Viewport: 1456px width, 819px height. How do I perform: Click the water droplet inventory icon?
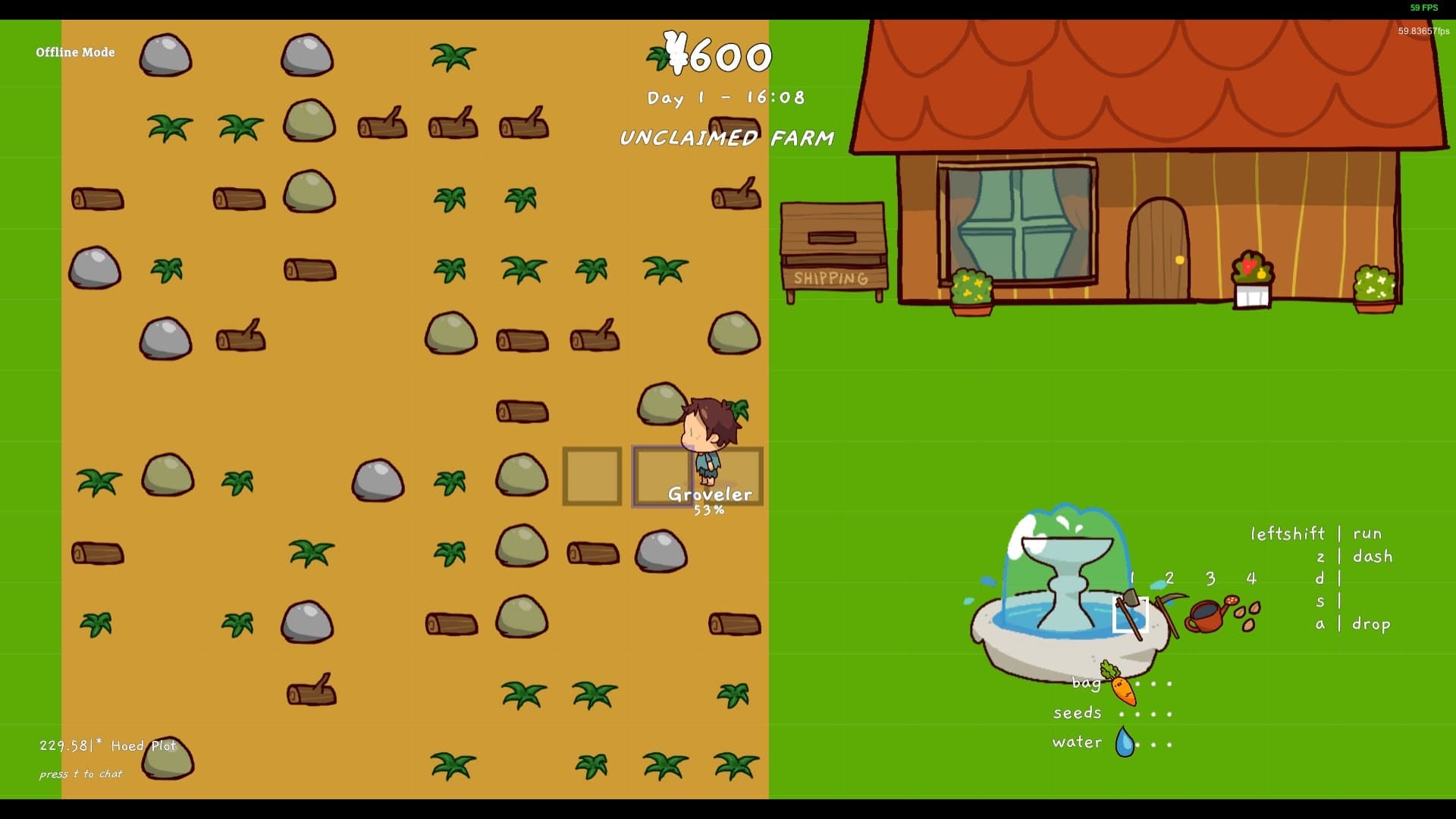click(1125, 742)
